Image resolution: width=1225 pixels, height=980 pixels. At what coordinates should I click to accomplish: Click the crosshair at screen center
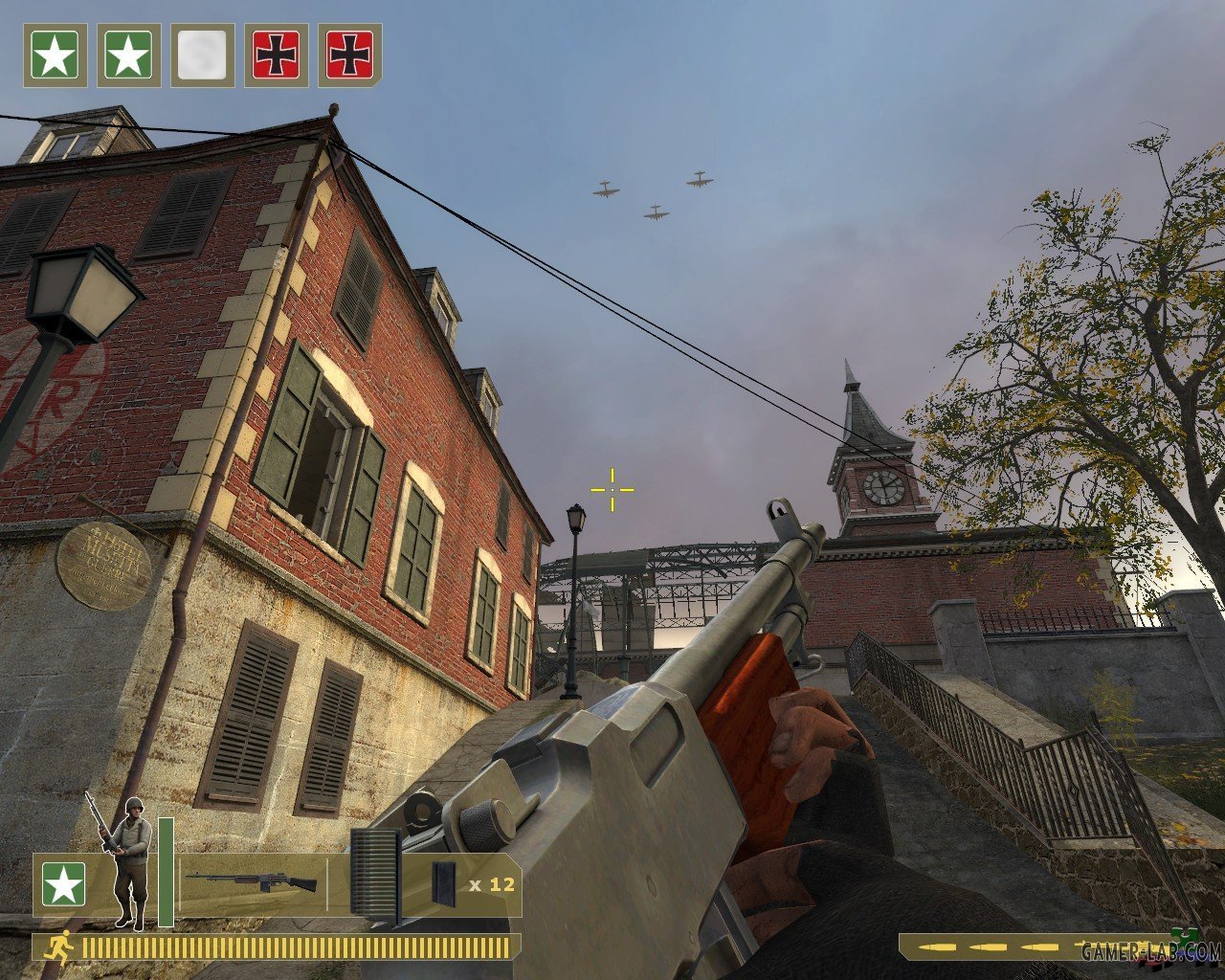coord(612,489)
